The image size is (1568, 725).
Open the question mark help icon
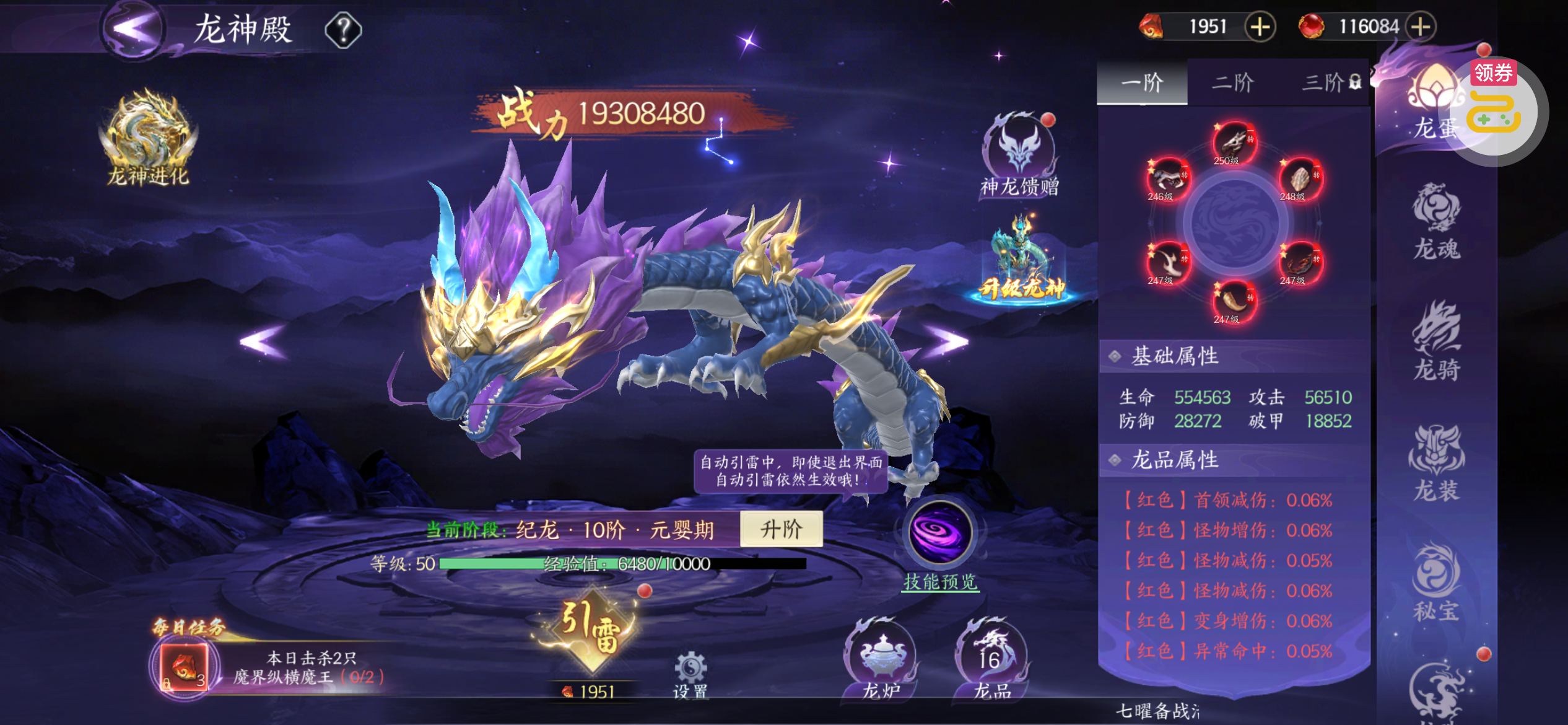coord(343,30)
